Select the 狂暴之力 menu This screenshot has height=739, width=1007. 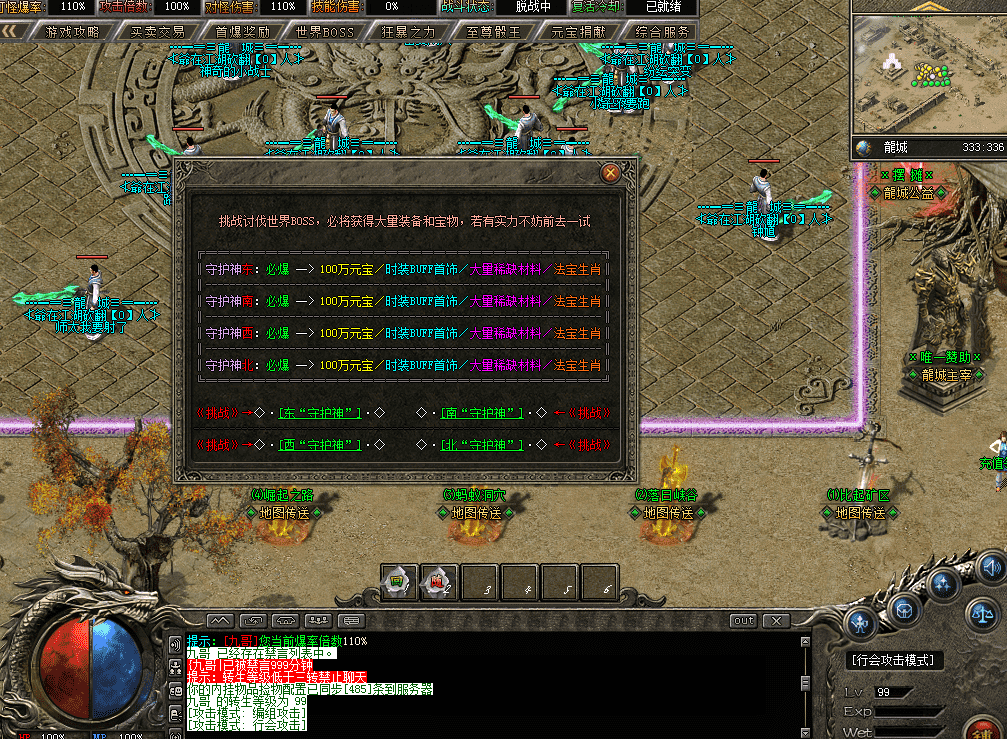click(409, 31)
